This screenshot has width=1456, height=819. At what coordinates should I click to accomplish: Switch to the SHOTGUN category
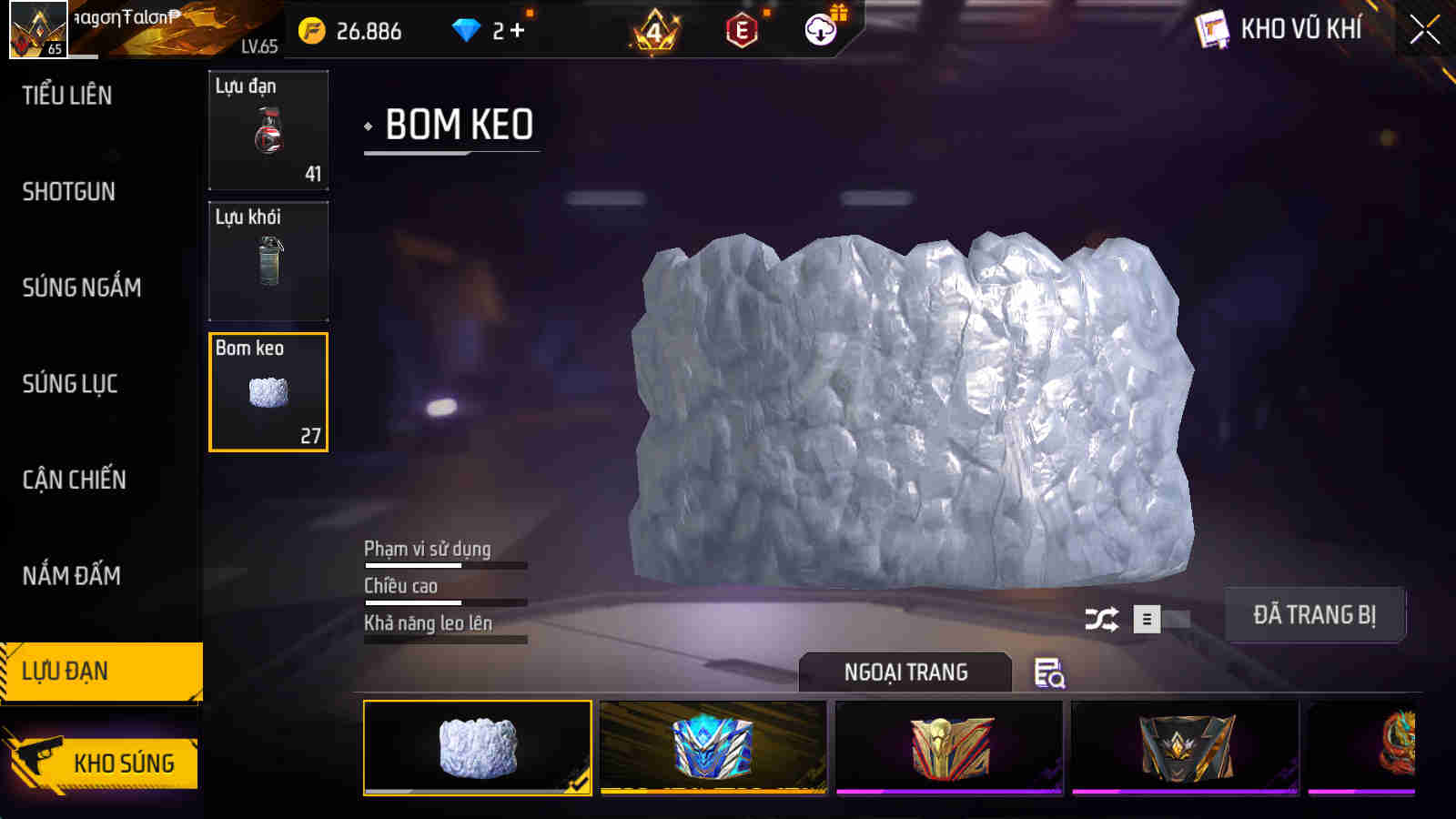pos(68,192)
